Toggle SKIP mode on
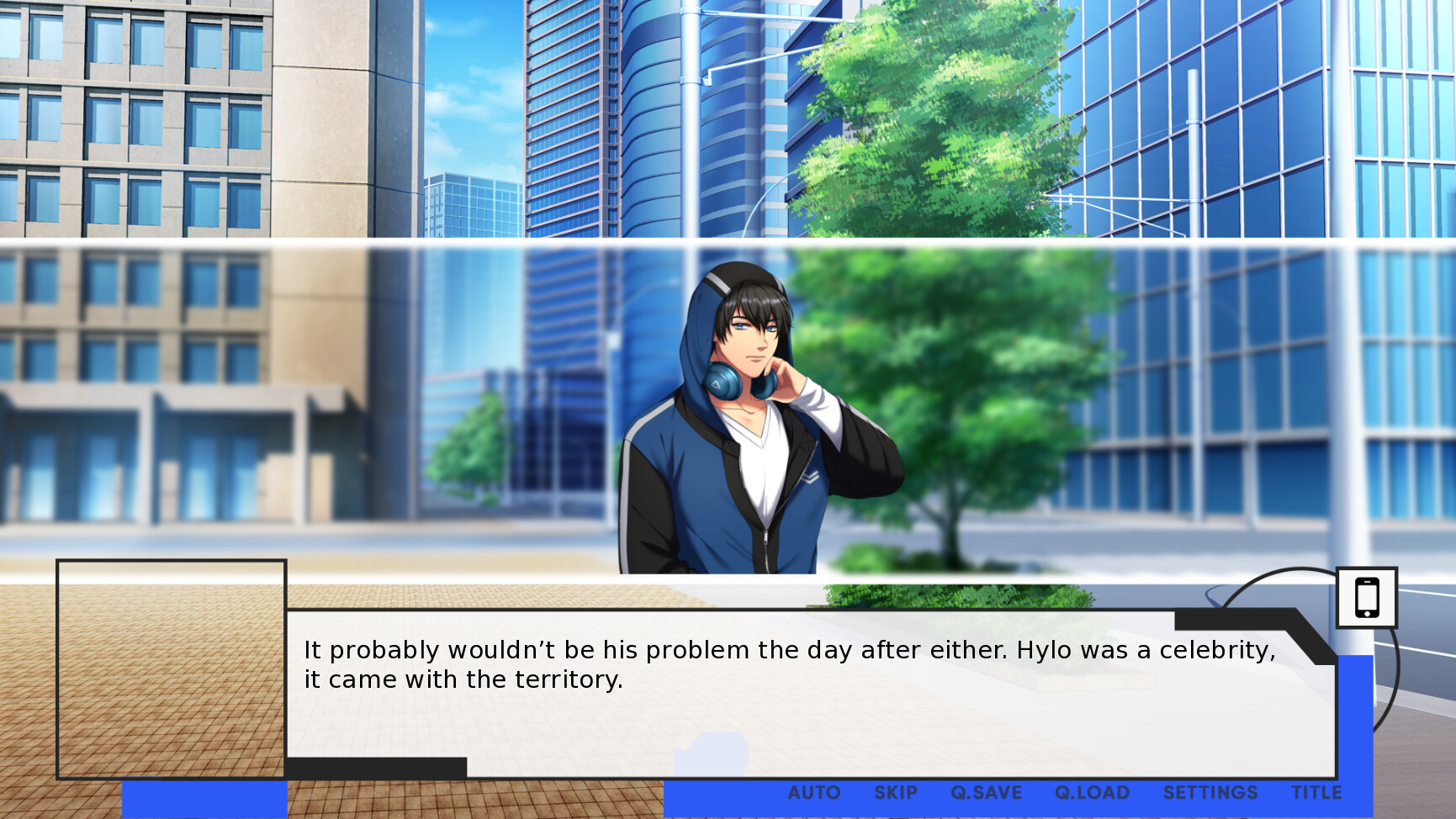This screenshot has height=819, width=1456. coord(896,792)
